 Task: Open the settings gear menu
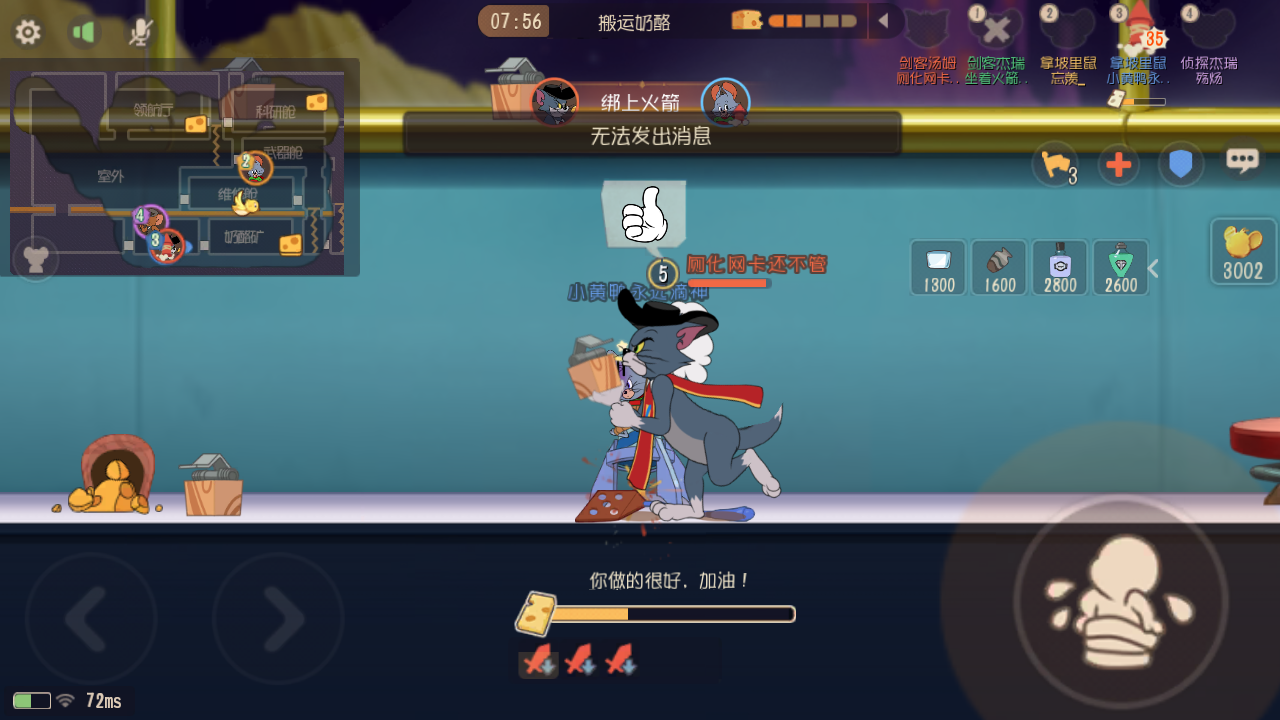pos(28,32)
